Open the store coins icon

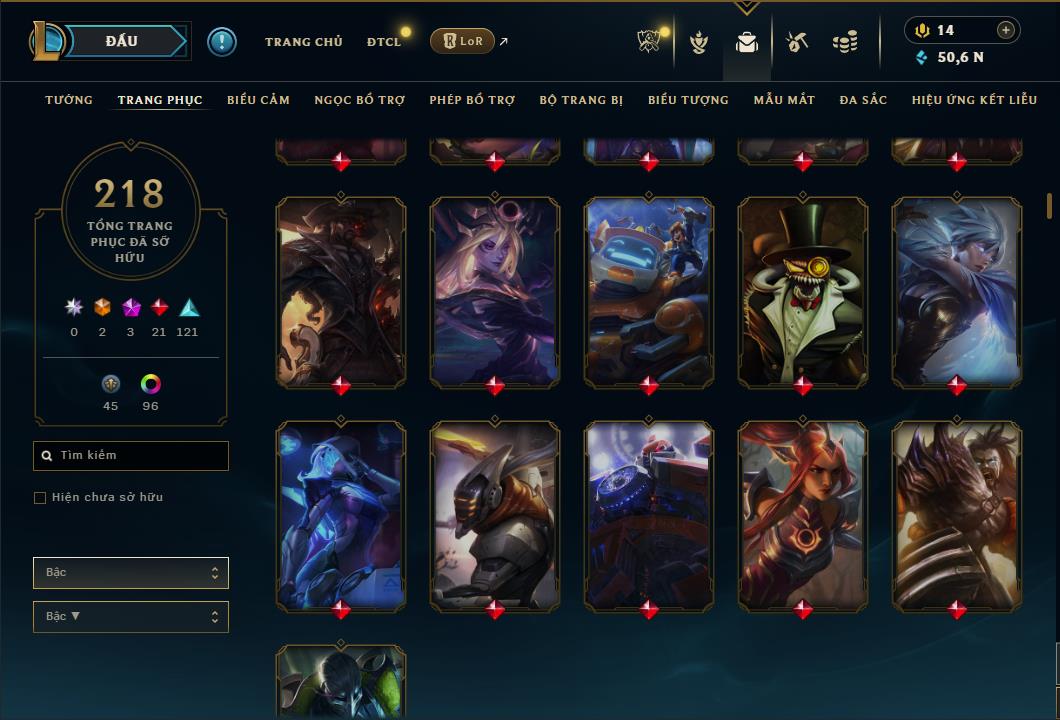click(845, 42)
